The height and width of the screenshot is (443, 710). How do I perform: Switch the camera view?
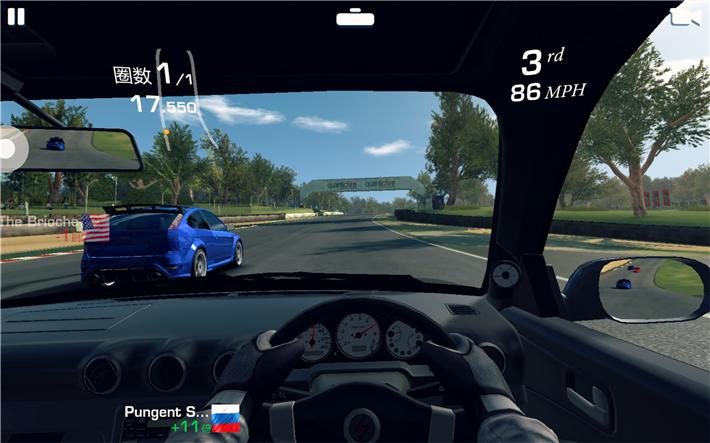pos(684,17)
